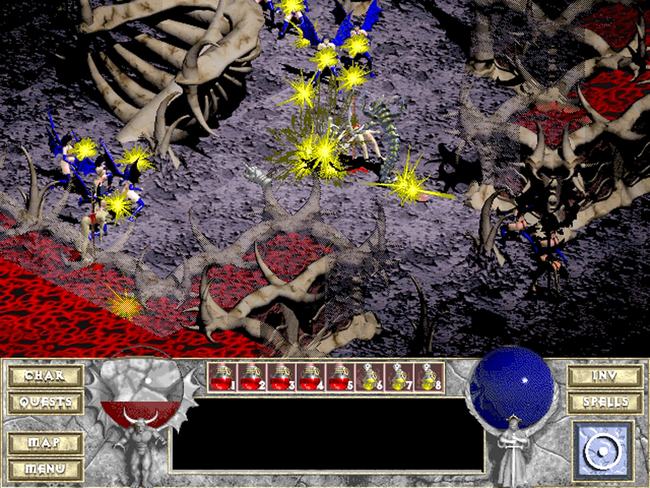Image resolution: width=650 pixels, height=488 pixels.
Task: Open the CHAR character sheet
Action: [x=45, y=377]
